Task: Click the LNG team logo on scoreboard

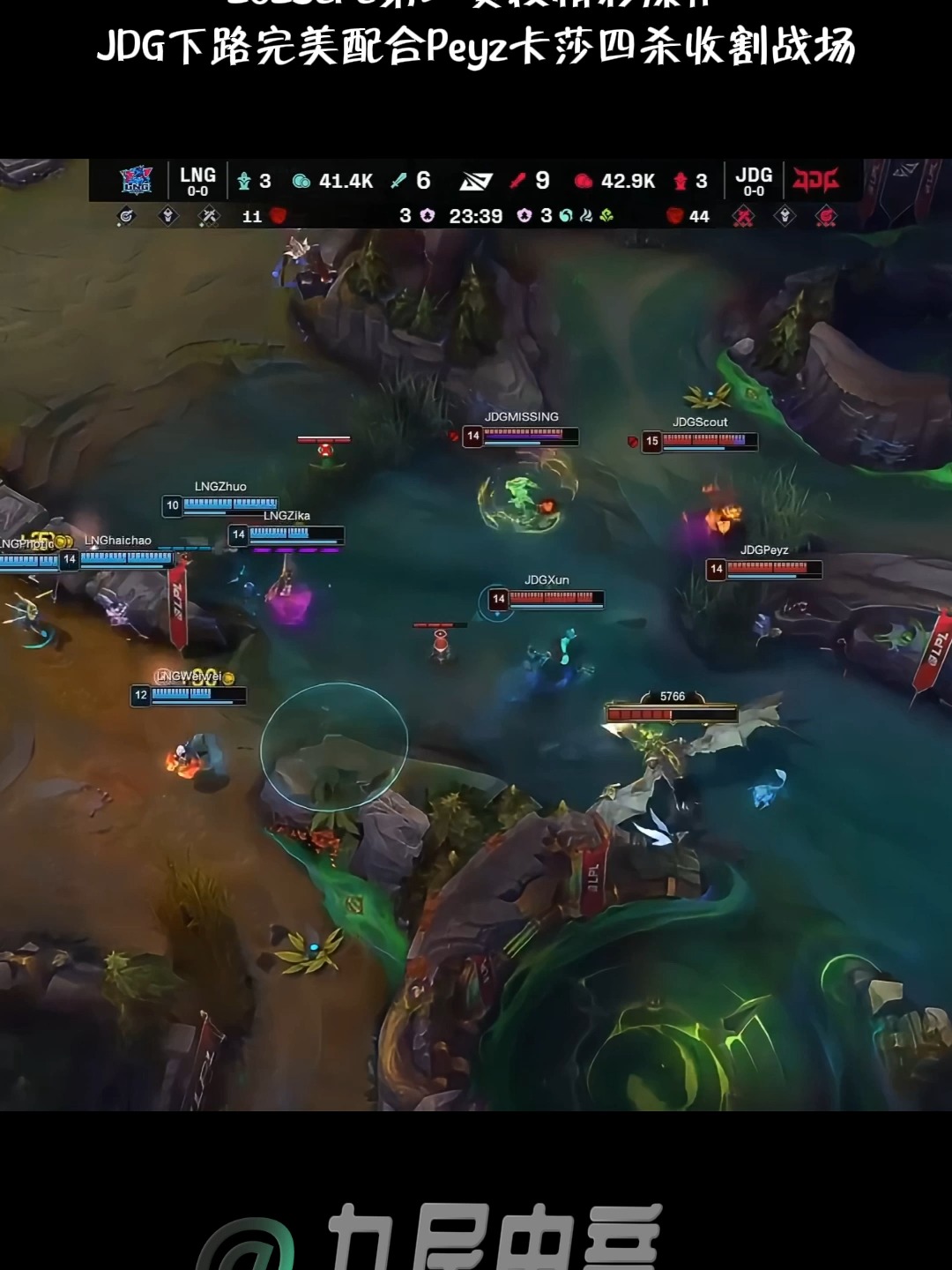Action: coord(137,180)
